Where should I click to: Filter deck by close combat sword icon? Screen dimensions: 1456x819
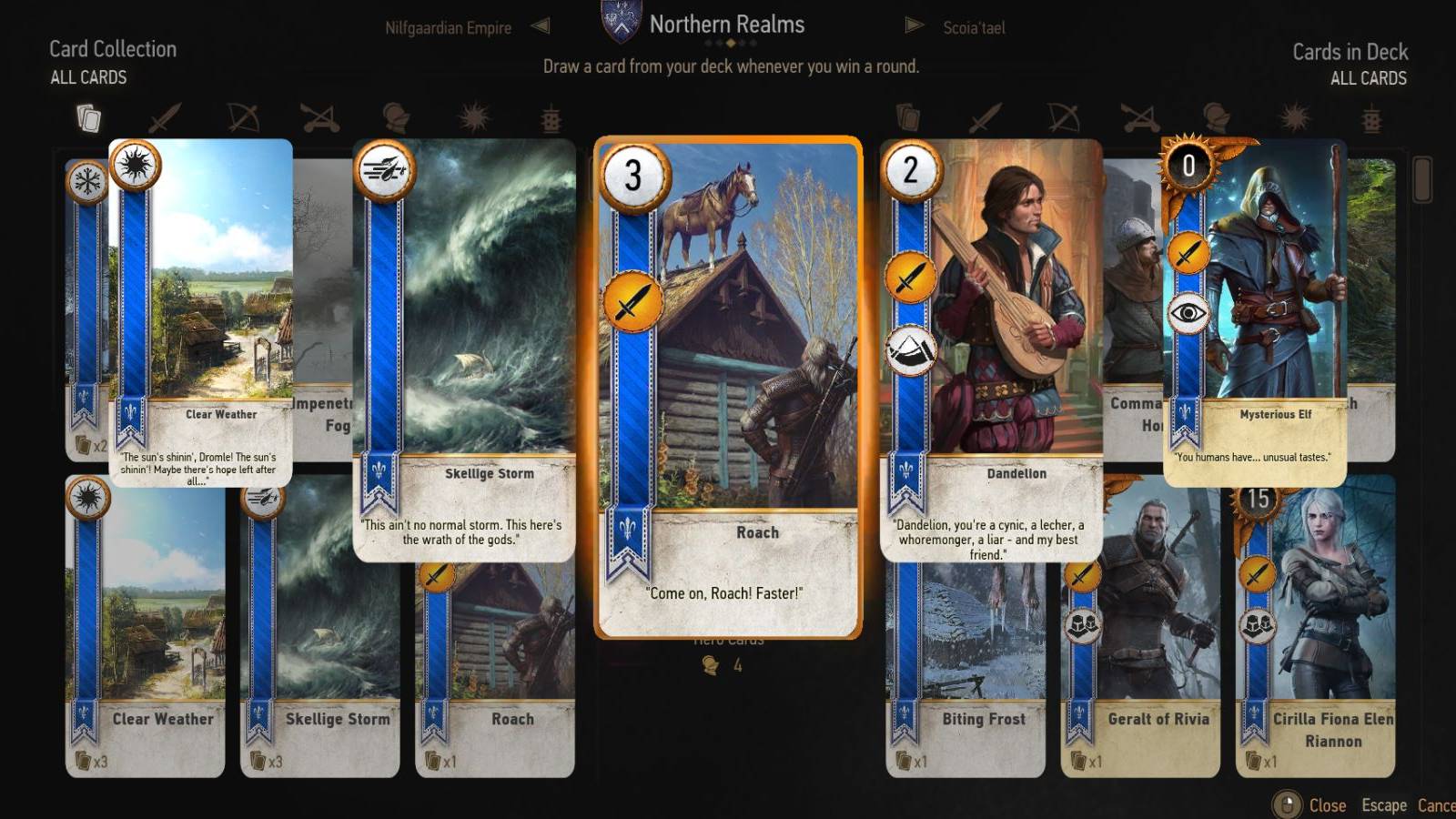(x=986, y=118)
